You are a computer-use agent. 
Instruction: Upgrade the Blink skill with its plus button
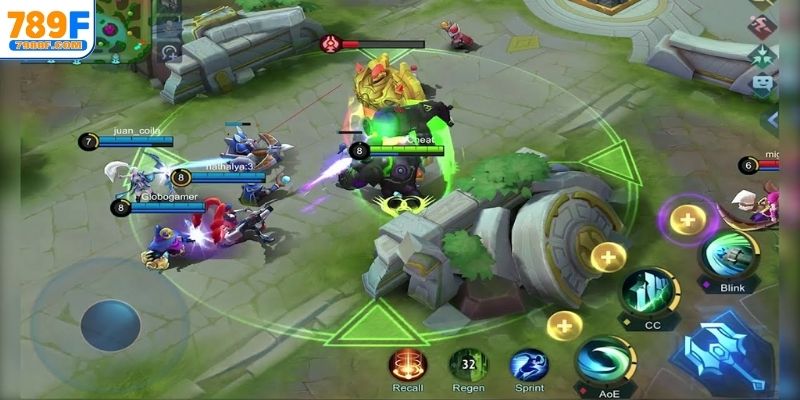(x=686, y=218)
